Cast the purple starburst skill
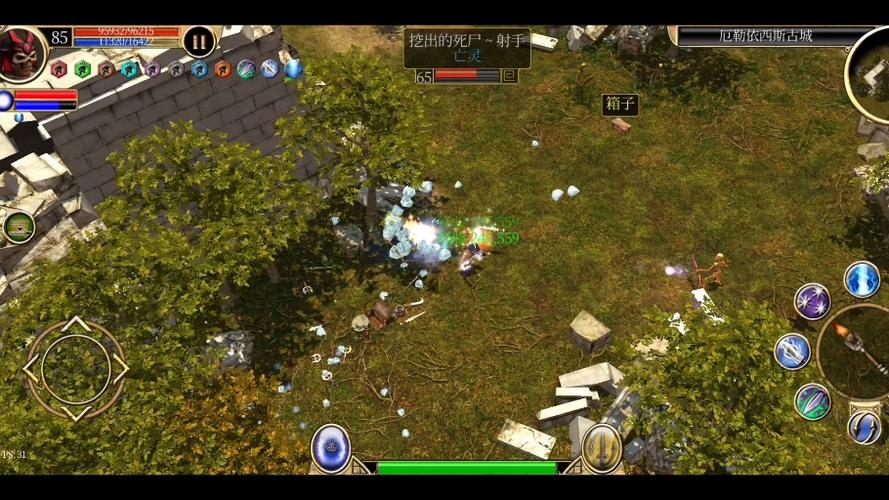Image resolution: width=889 pixels, height=500 pixels. (812, 301)
